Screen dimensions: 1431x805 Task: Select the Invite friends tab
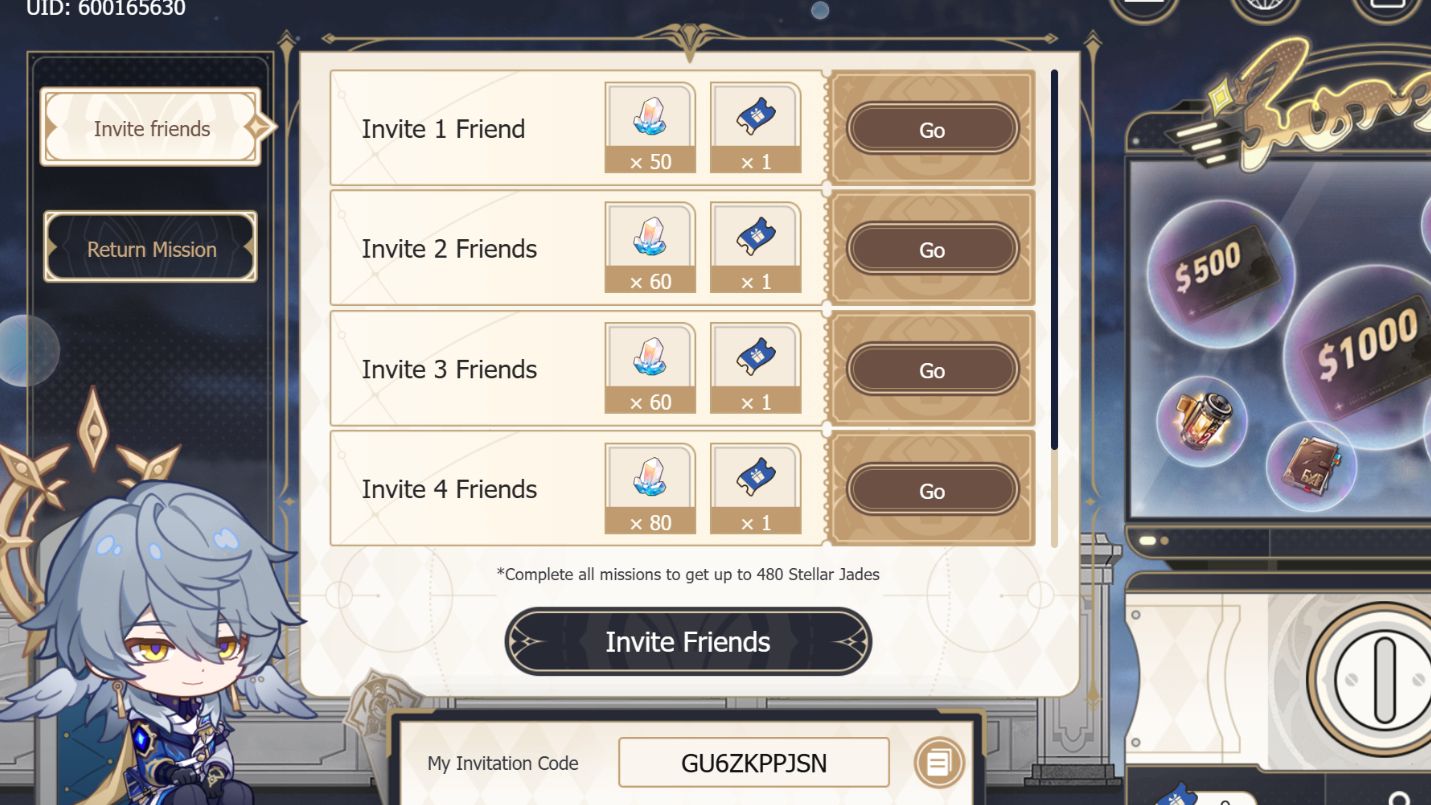[x=150, y=128]
